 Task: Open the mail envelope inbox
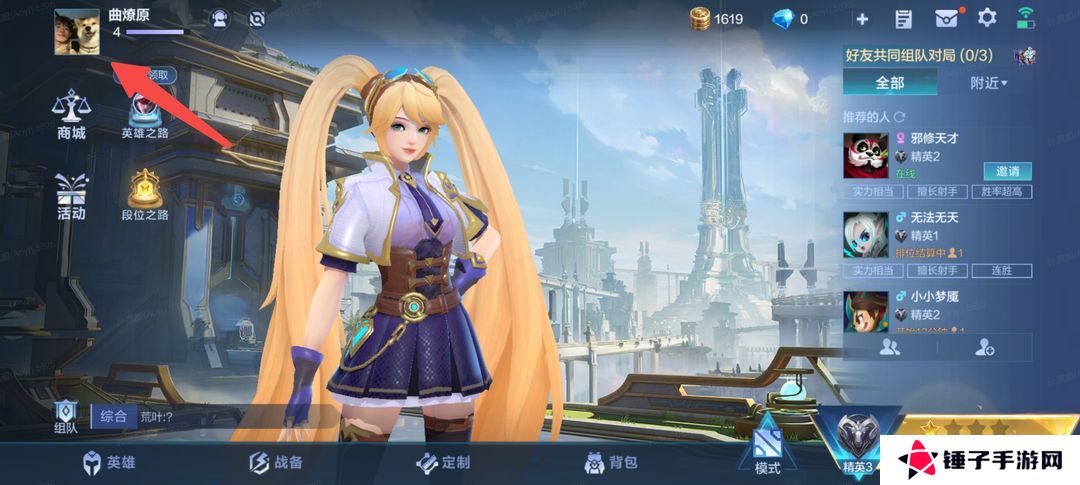946,19
